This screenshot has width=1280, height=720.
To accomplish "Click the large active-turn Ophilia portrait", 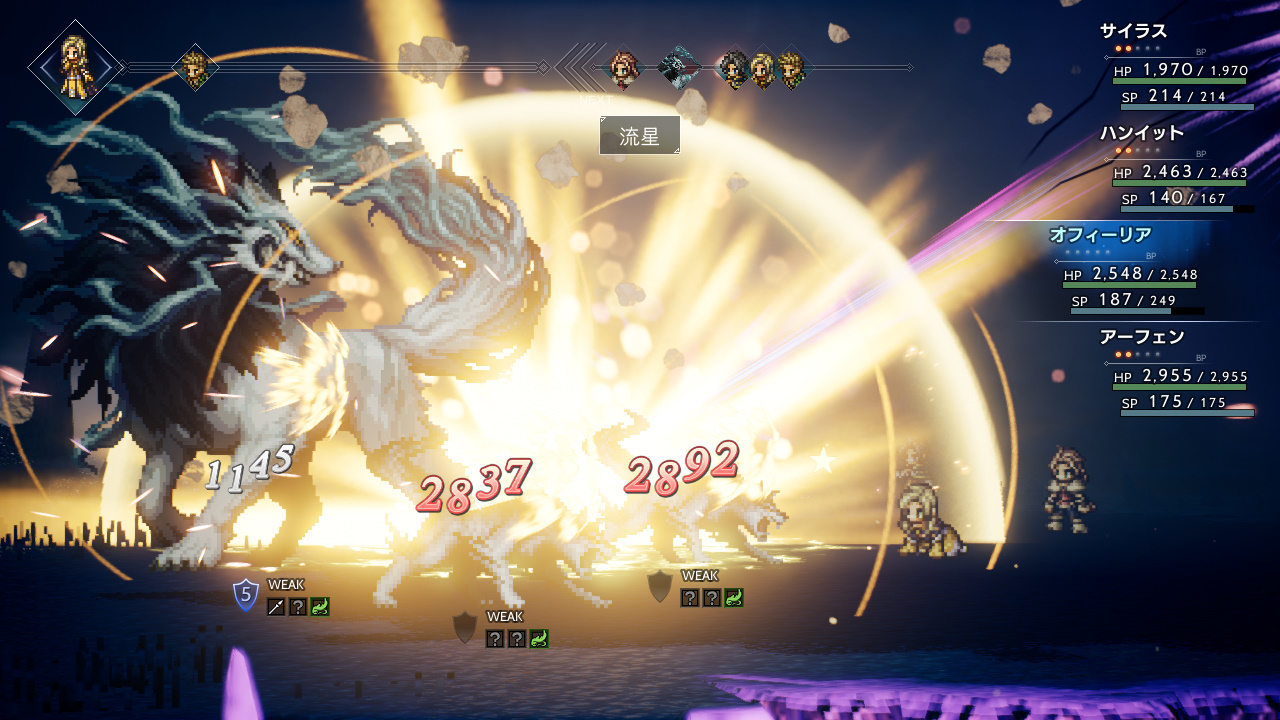I will (x=75, y=67).
